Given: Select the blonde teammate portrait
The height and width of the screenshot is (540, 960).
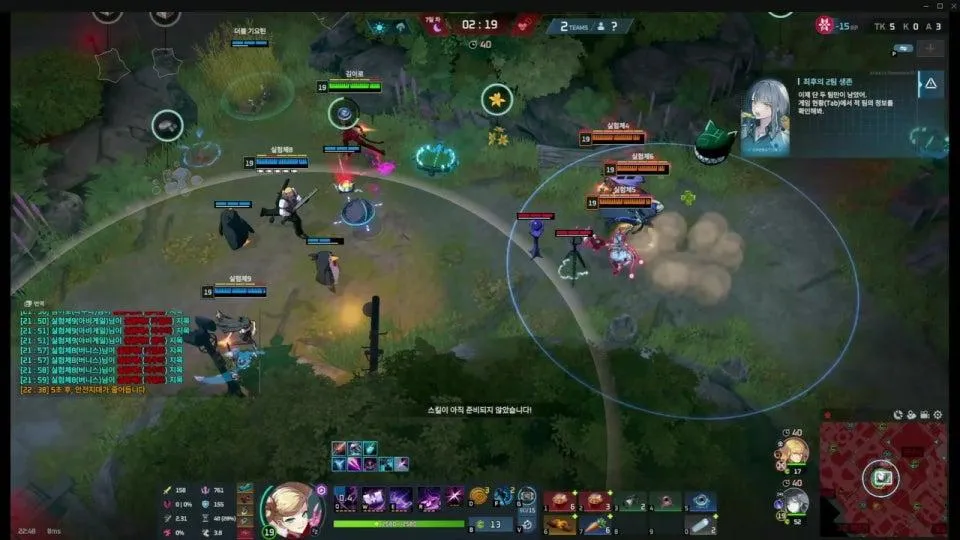Looking at the screenshot, I should 793,452.
